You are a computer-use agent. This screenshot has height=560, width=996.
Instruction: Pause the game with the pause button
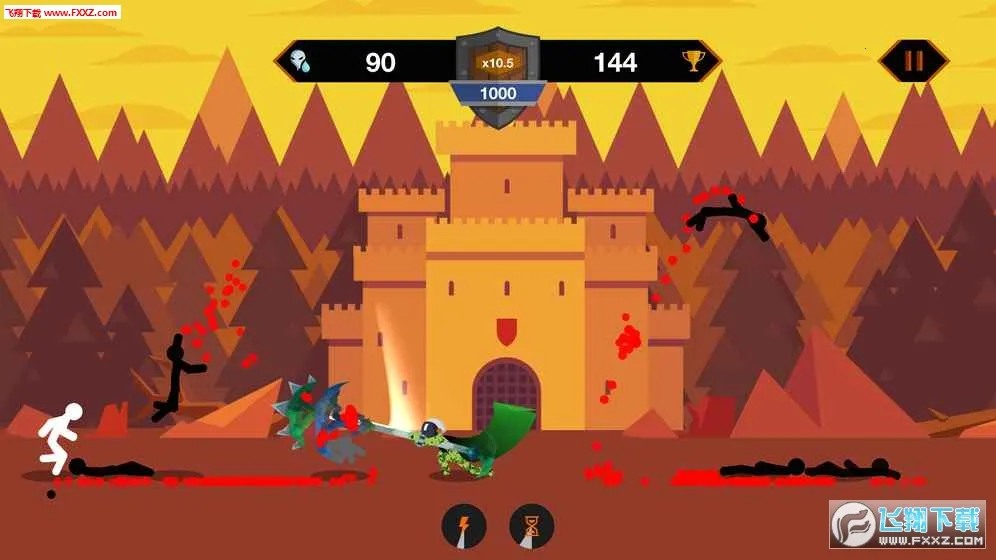click(x=913, y=61)
